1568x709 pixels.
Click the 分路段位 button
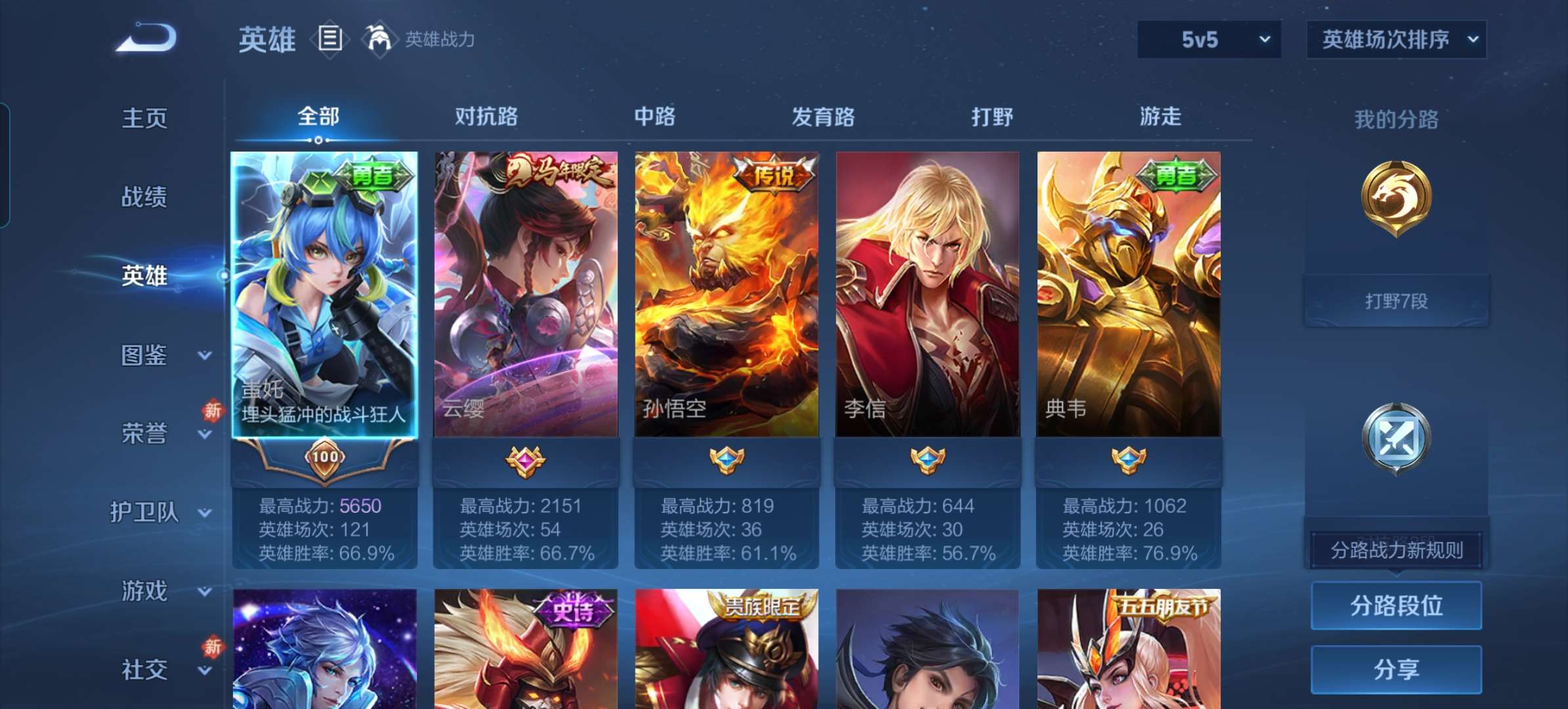pyautogui.click(x=1396, y=606)
